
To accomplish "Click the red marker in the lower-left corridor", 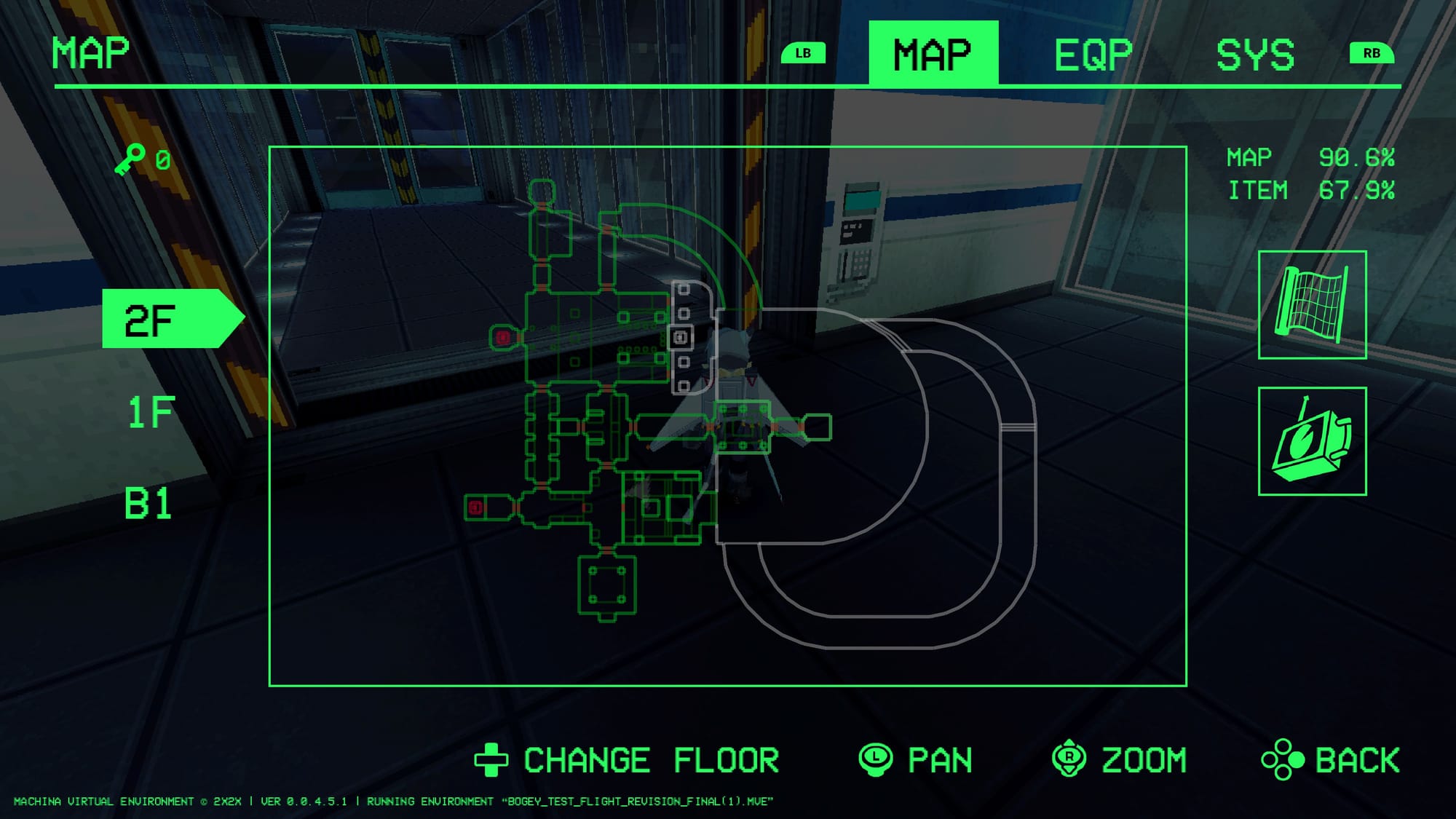I will [x=475, y=507].
